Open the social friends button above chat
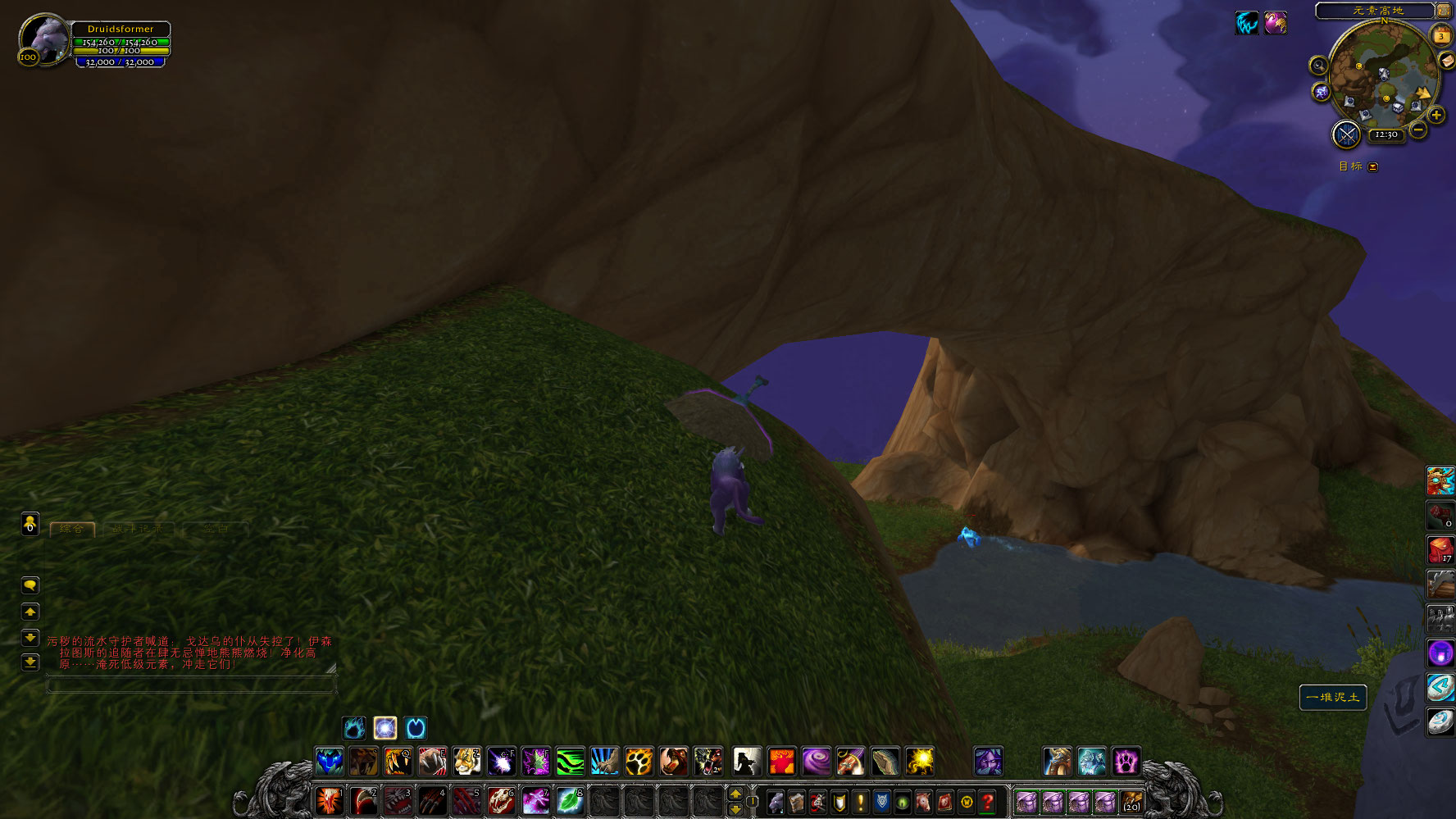Image resolution: width=1456 pixels, height=819 pixels. 30,523
